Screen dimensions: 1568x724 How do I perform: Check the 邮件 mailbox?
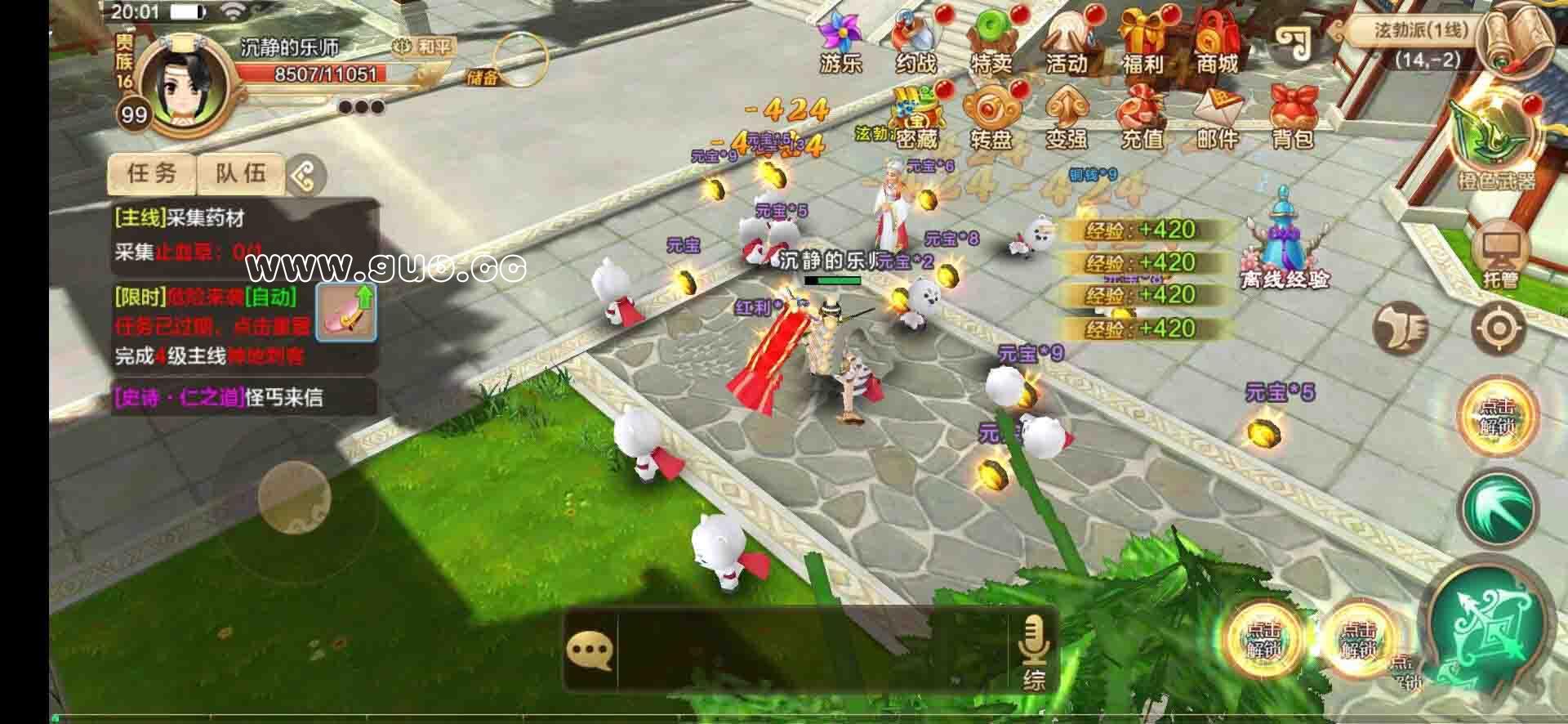coord(1217,118)
